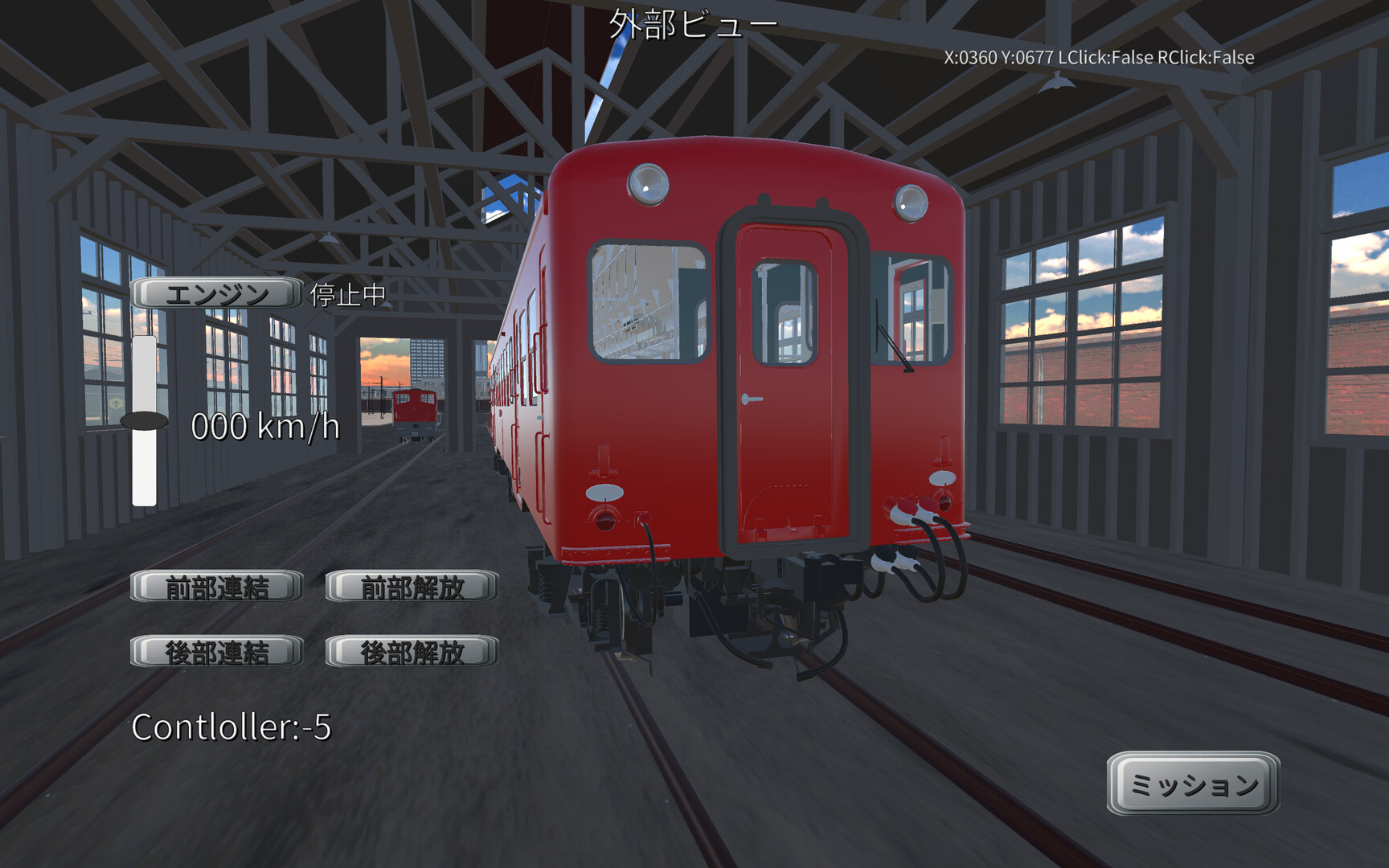This screenshot has width=1389, height=868.
Task: Click the hanging ceiling lamp near the roof
Action: [1059, 83]
